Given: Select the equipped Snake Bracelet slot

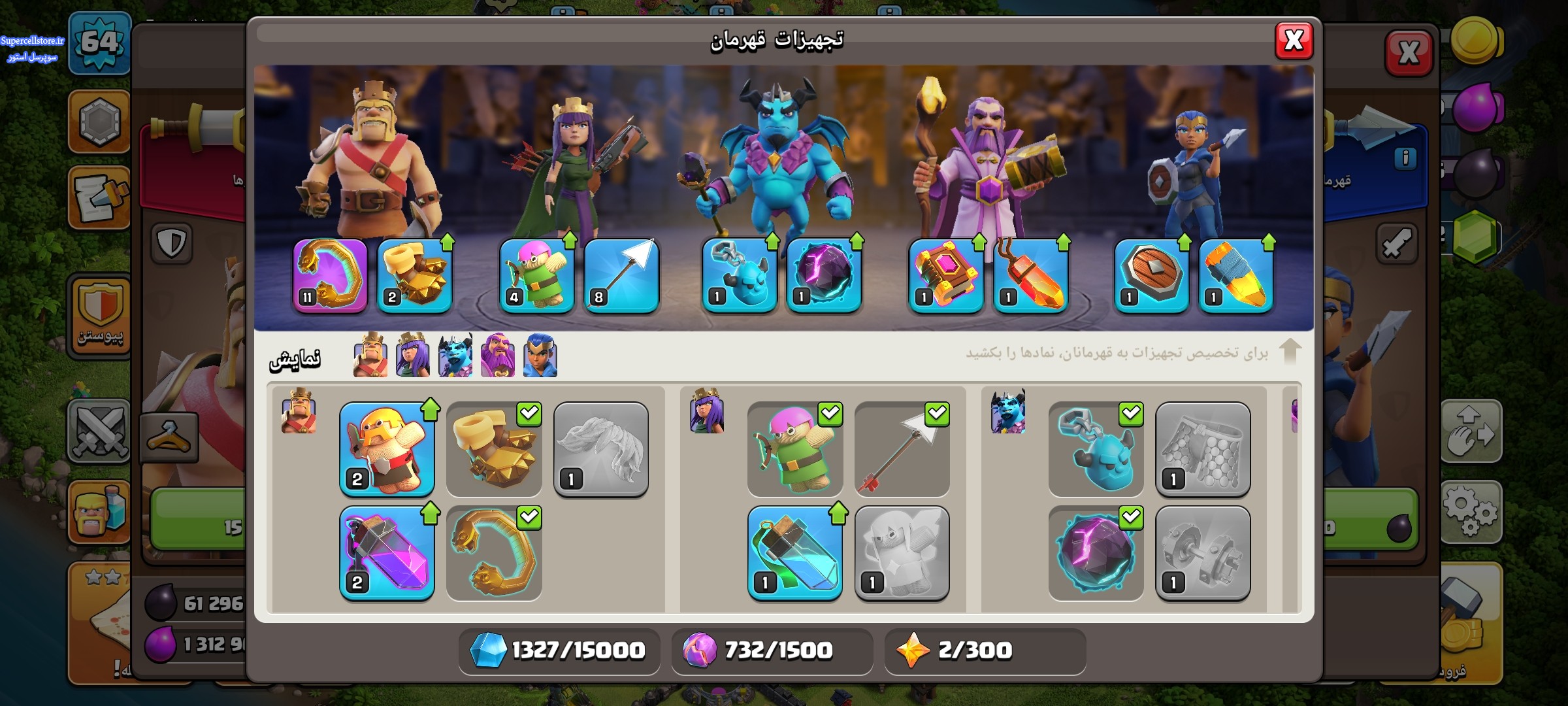Looking at the screenshot, I should pyautogui.click(x=330, y=275).
